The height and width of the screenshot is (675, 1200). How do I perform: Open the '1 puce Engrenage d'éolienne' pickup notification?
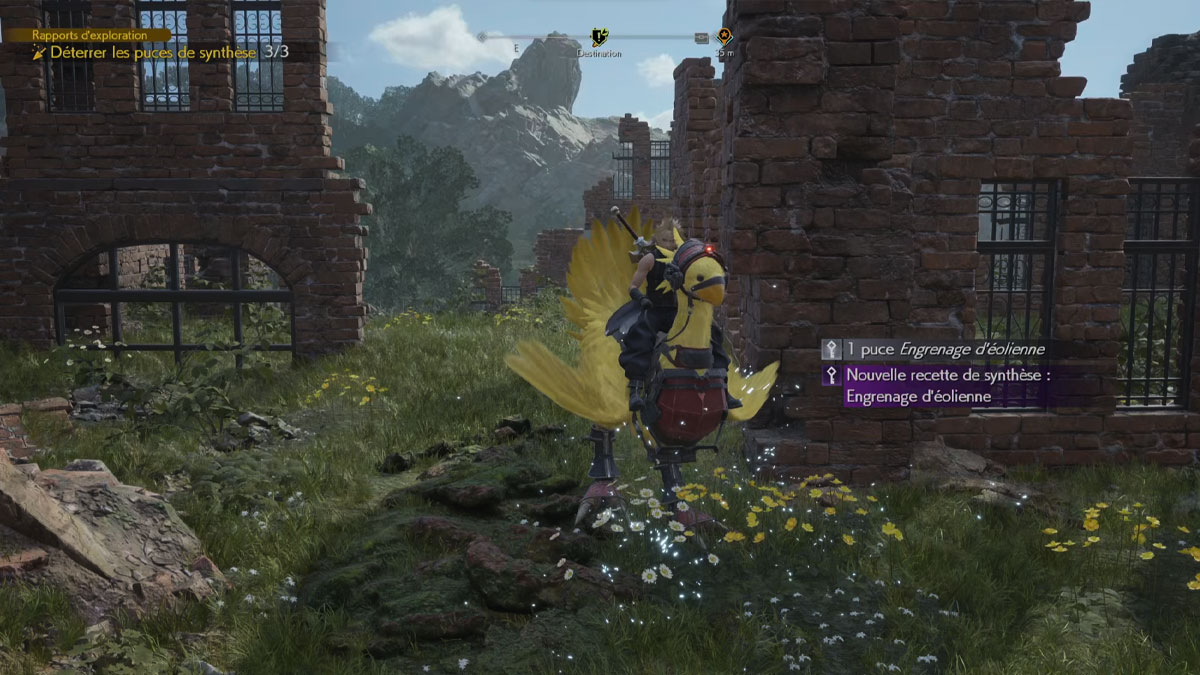click(935, 349)
